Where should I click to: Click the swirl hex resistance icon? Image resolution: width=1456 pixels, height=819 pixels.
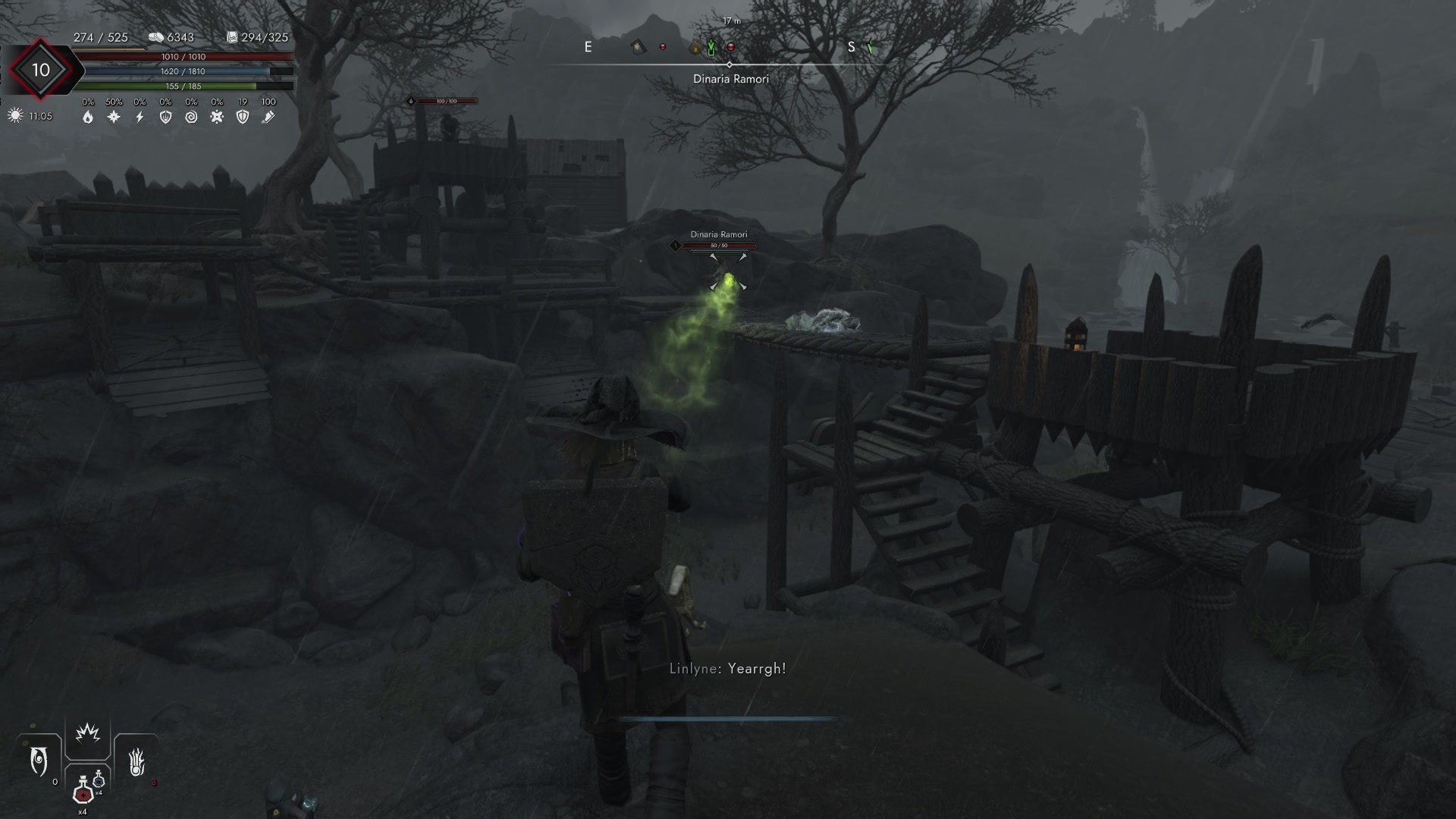click(192, 116)
